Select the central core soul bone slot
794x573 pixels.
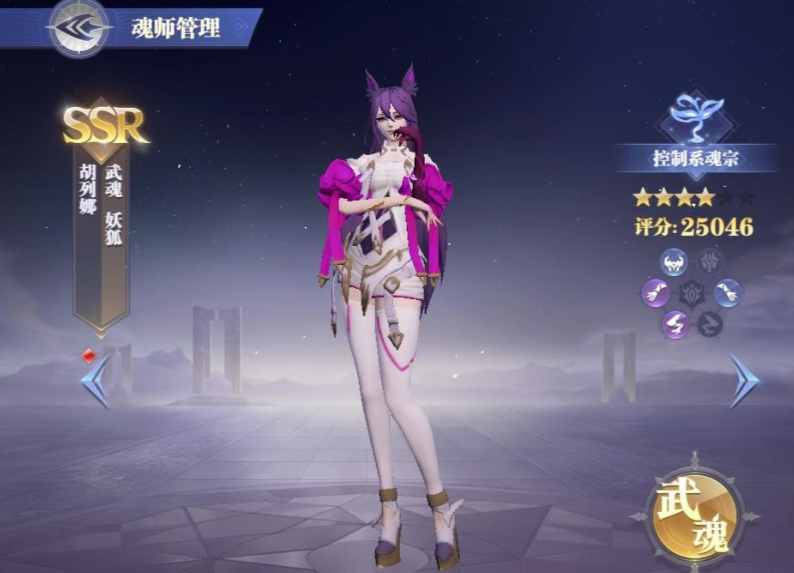(692, 293)
